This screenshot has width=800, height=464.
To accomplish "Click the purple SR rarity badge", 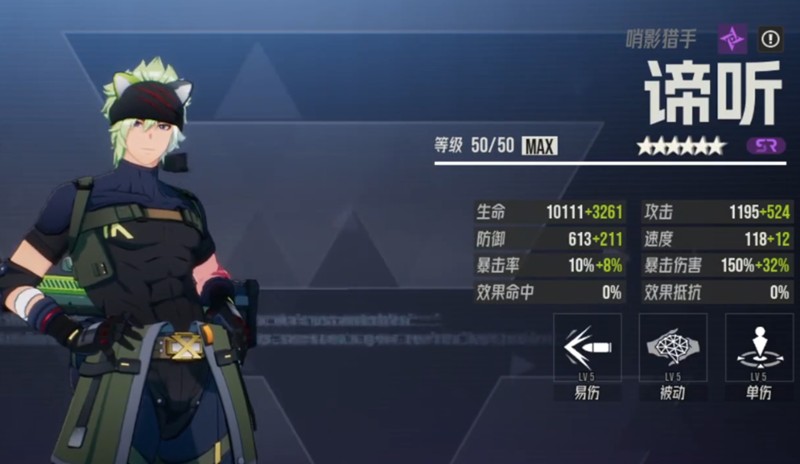I will [765, 146].
